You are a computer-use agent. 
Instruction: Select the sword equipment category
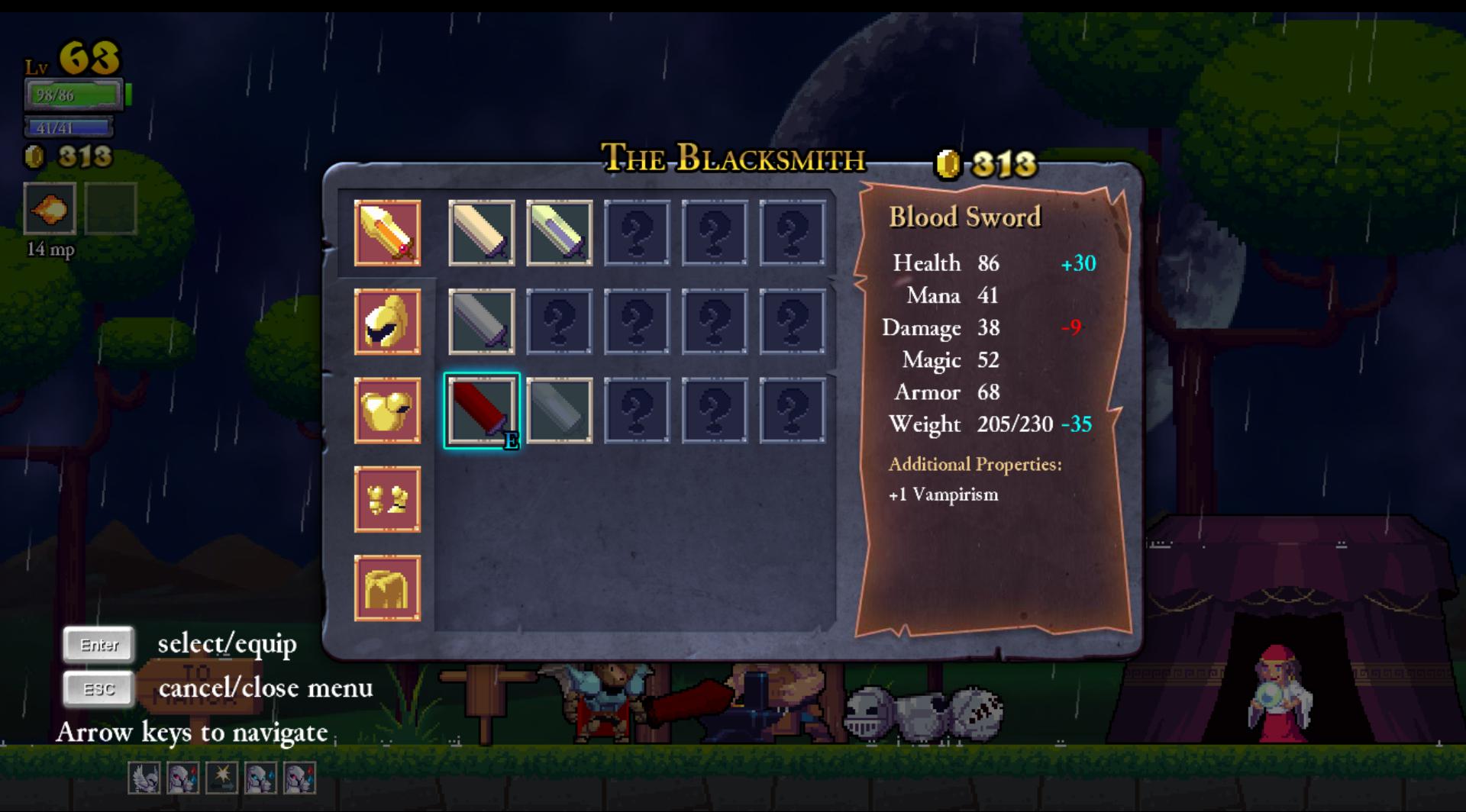pyautogui.click(x=387, y=233)
